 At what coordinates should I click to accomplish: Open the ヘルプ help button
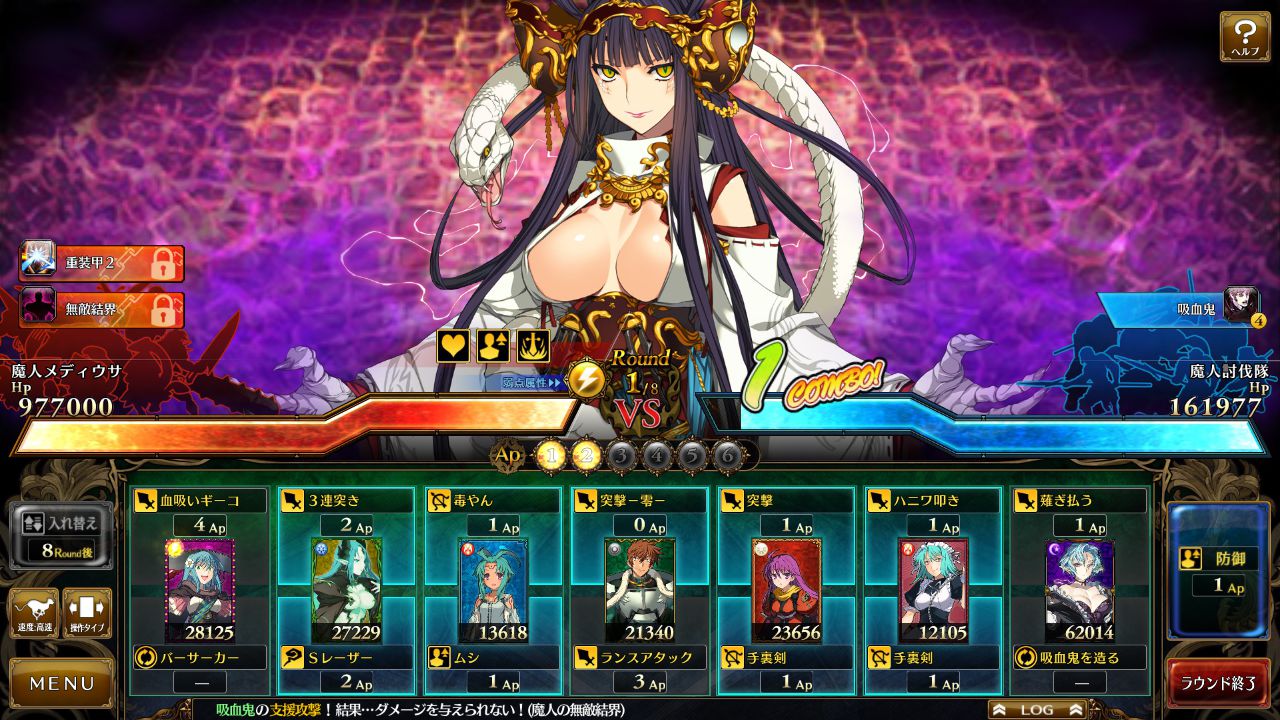pos(1244,36)
